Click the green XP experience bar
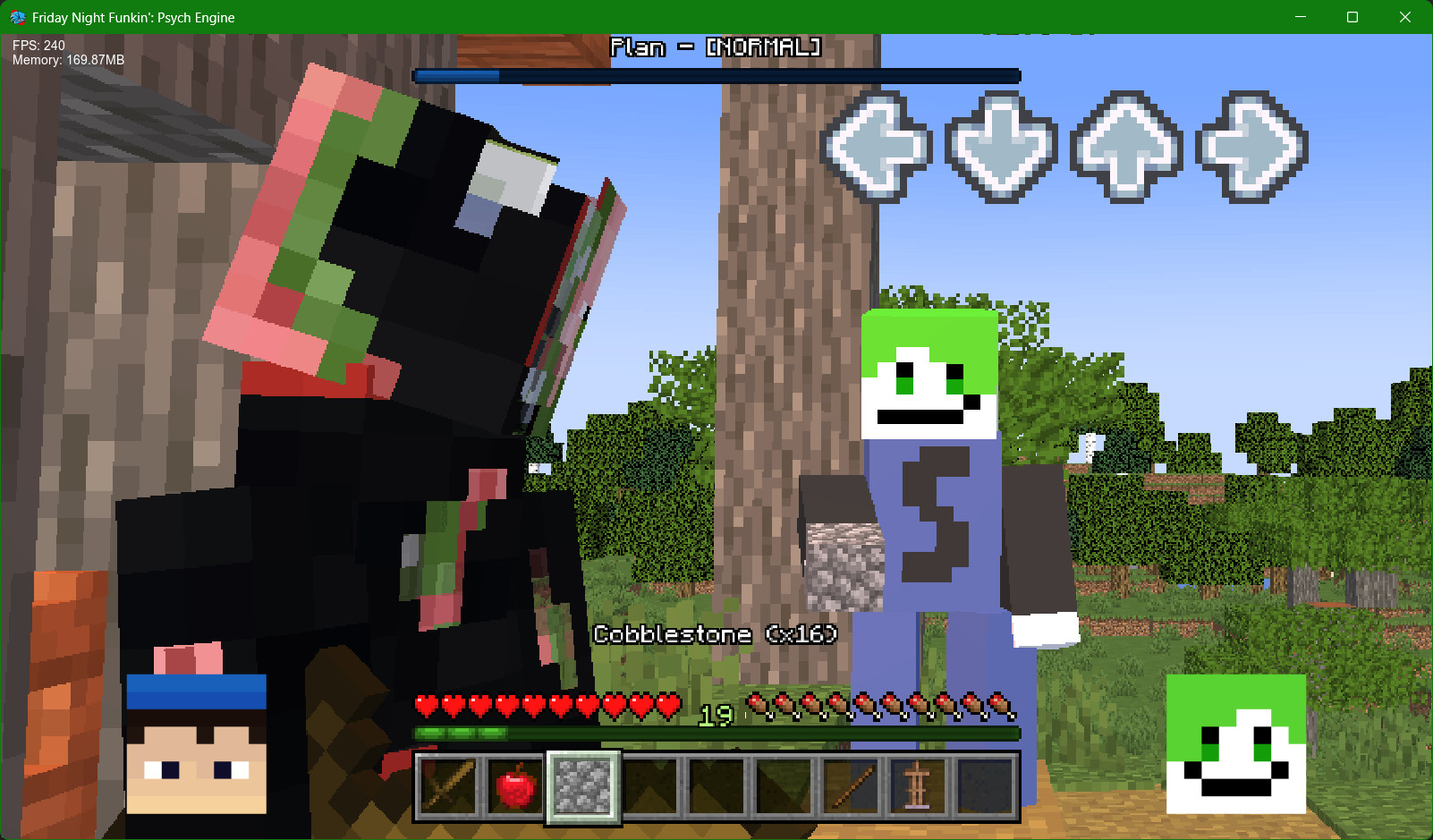 click(715, 732)
